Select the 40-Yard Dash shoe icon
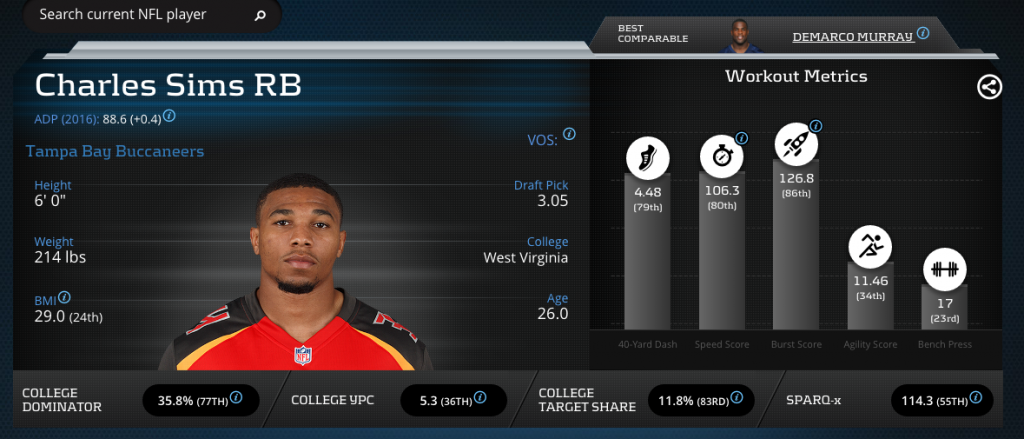1024x439 pixels. coord(647,159)
